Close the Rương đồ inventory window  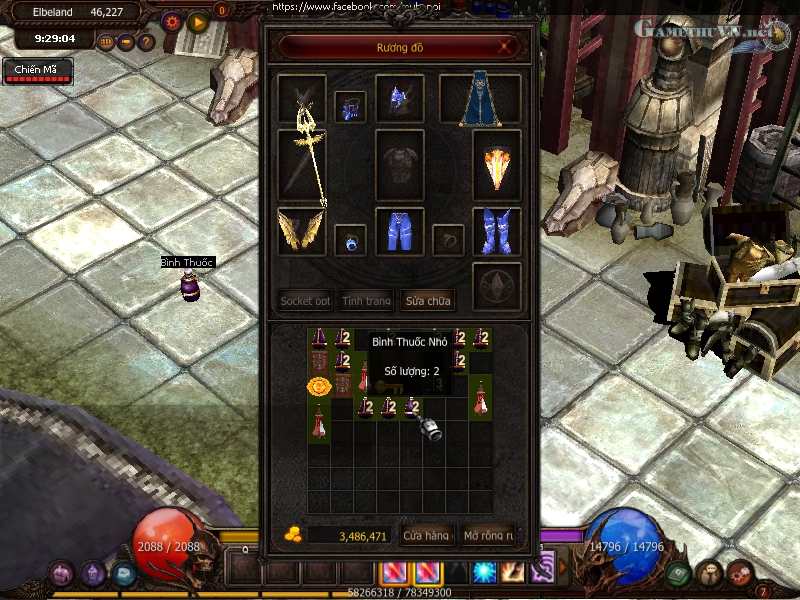pos(508,47)
